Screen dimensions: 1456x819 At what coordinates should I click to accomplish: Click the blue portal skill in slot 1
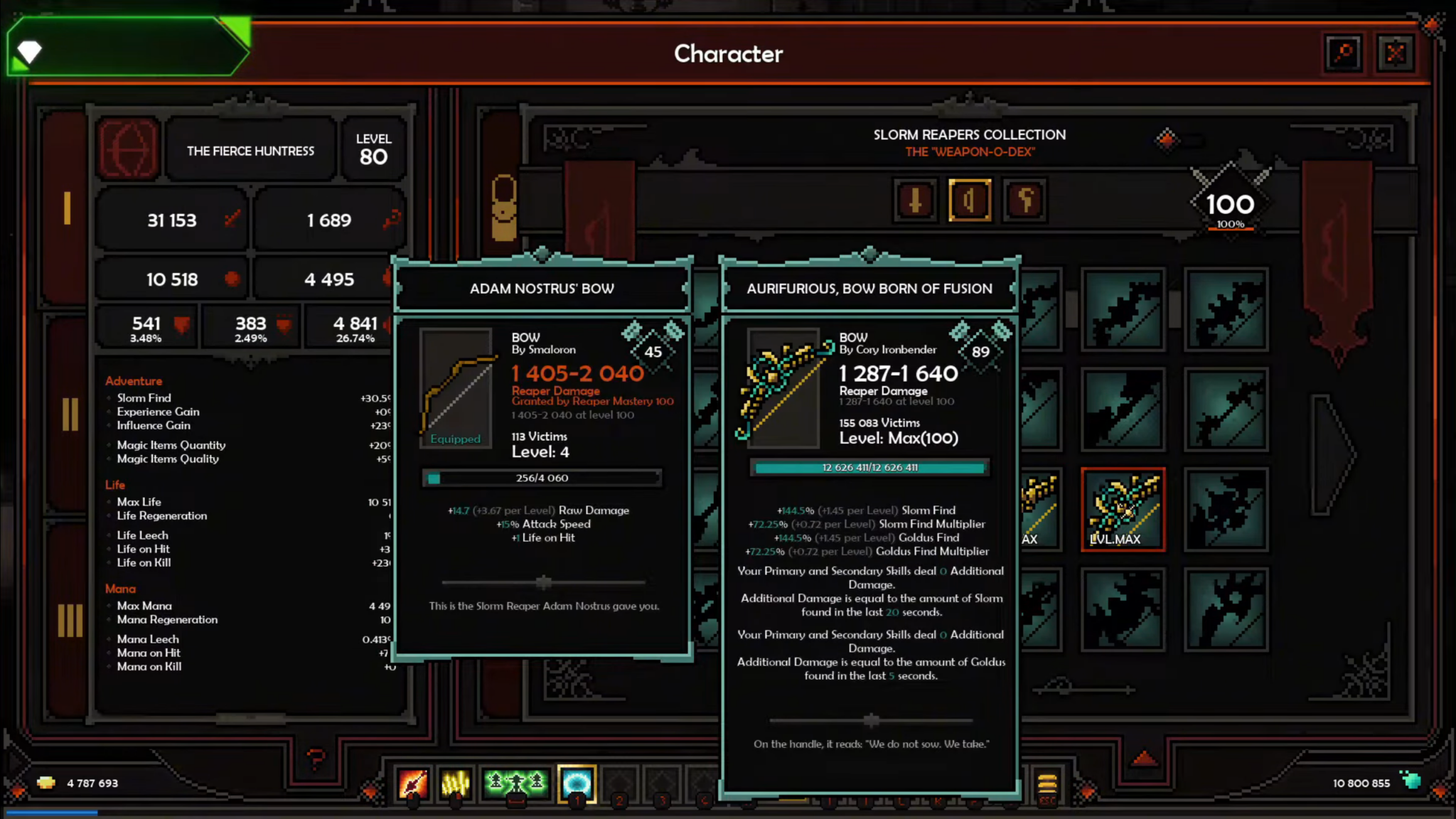tap(577, 785)
